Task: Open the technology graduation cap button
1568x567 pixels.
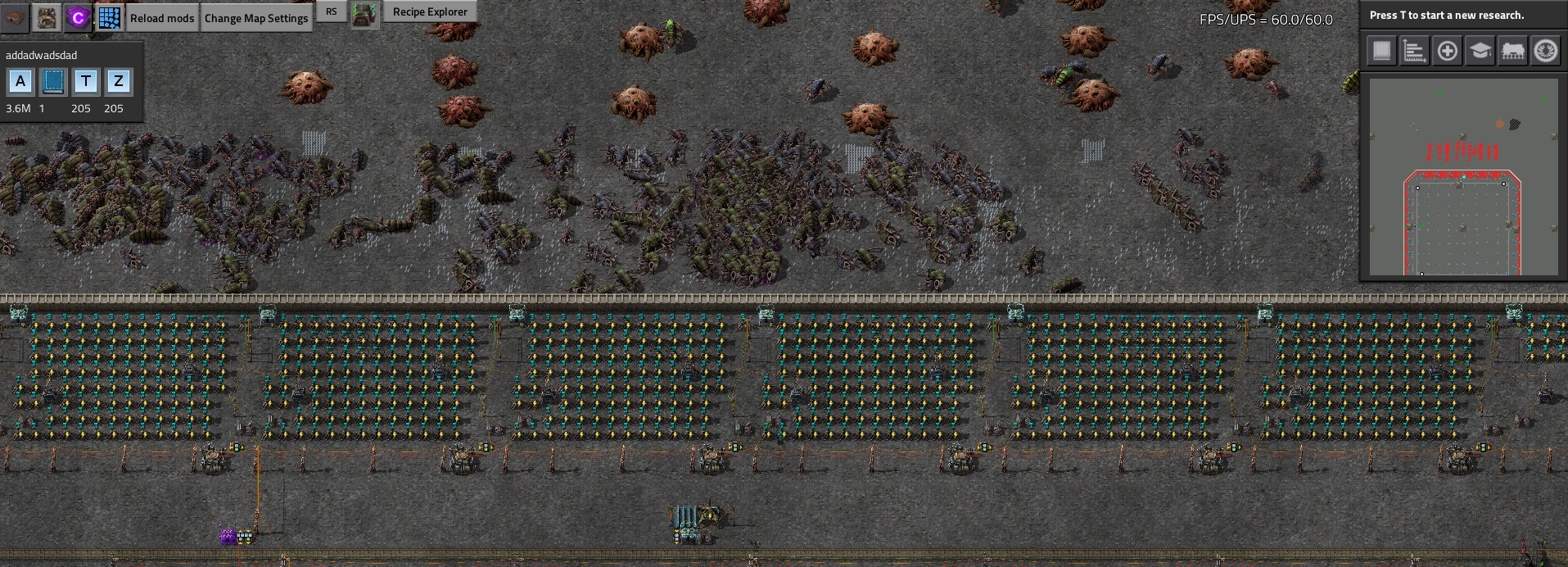Action: [x=1480, y=51]
